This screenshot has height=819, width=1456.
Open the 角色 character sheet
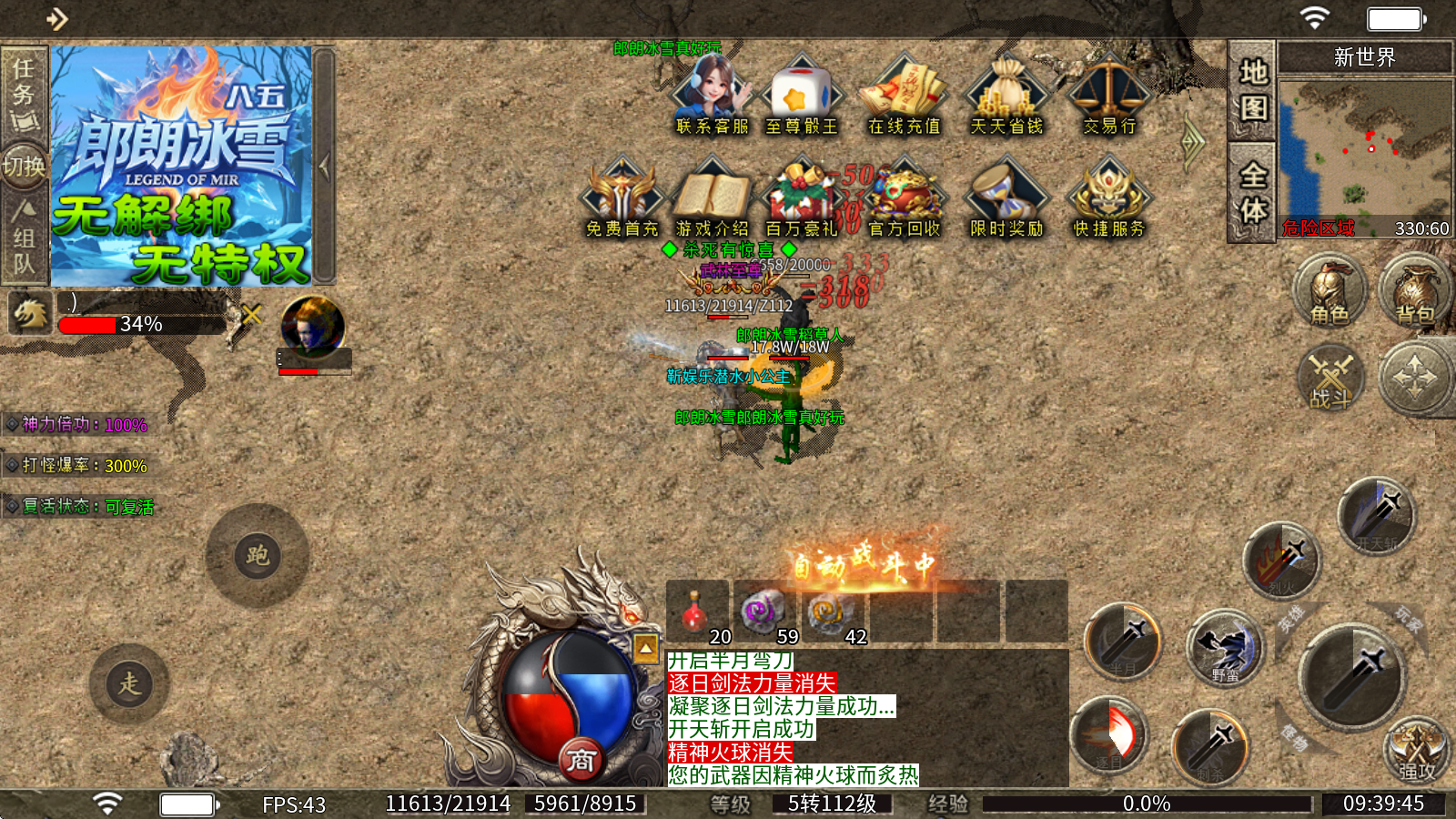(x=1330, y=291)
